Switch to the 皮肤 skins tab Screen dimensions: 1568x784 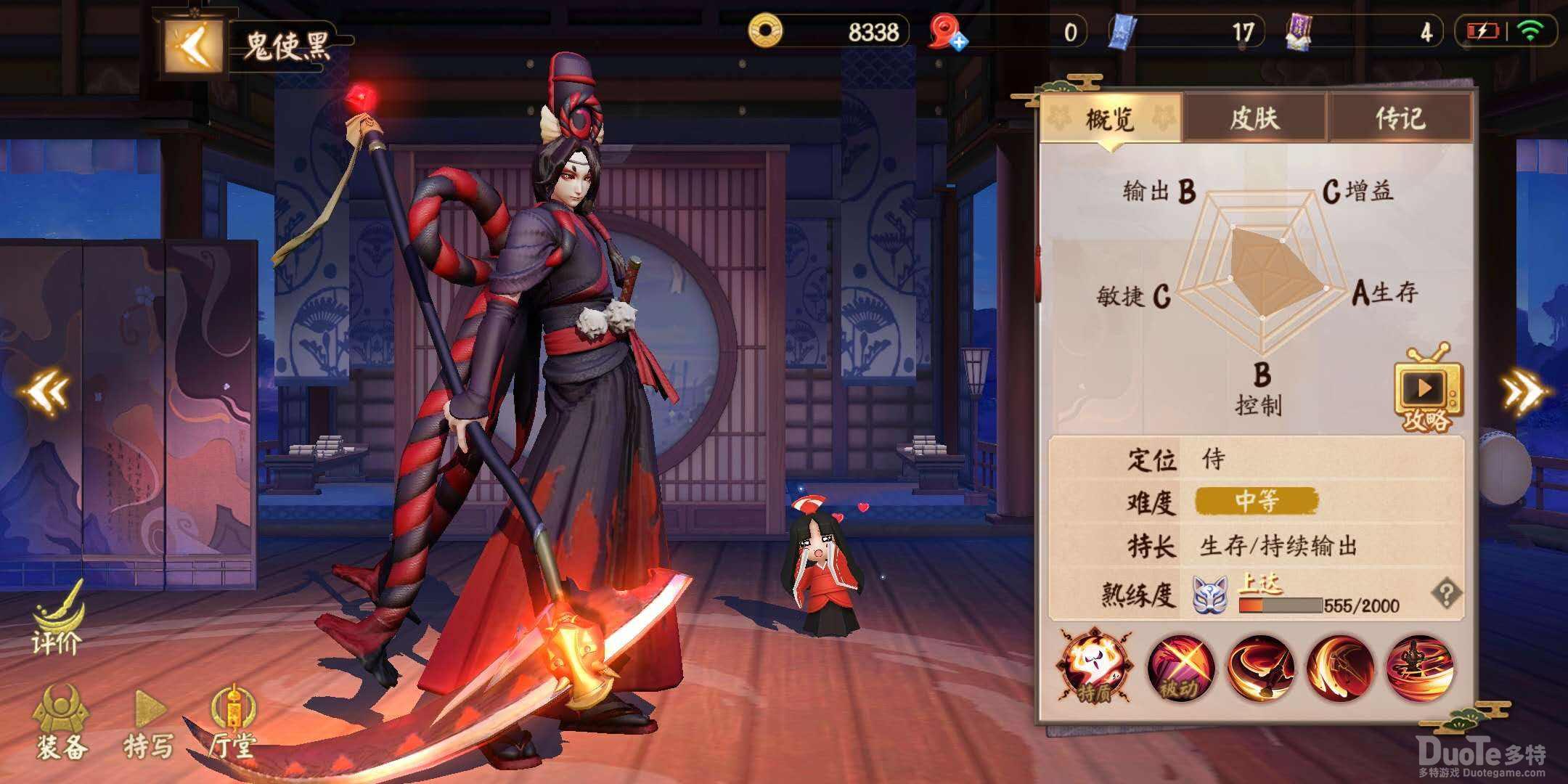1254,118
